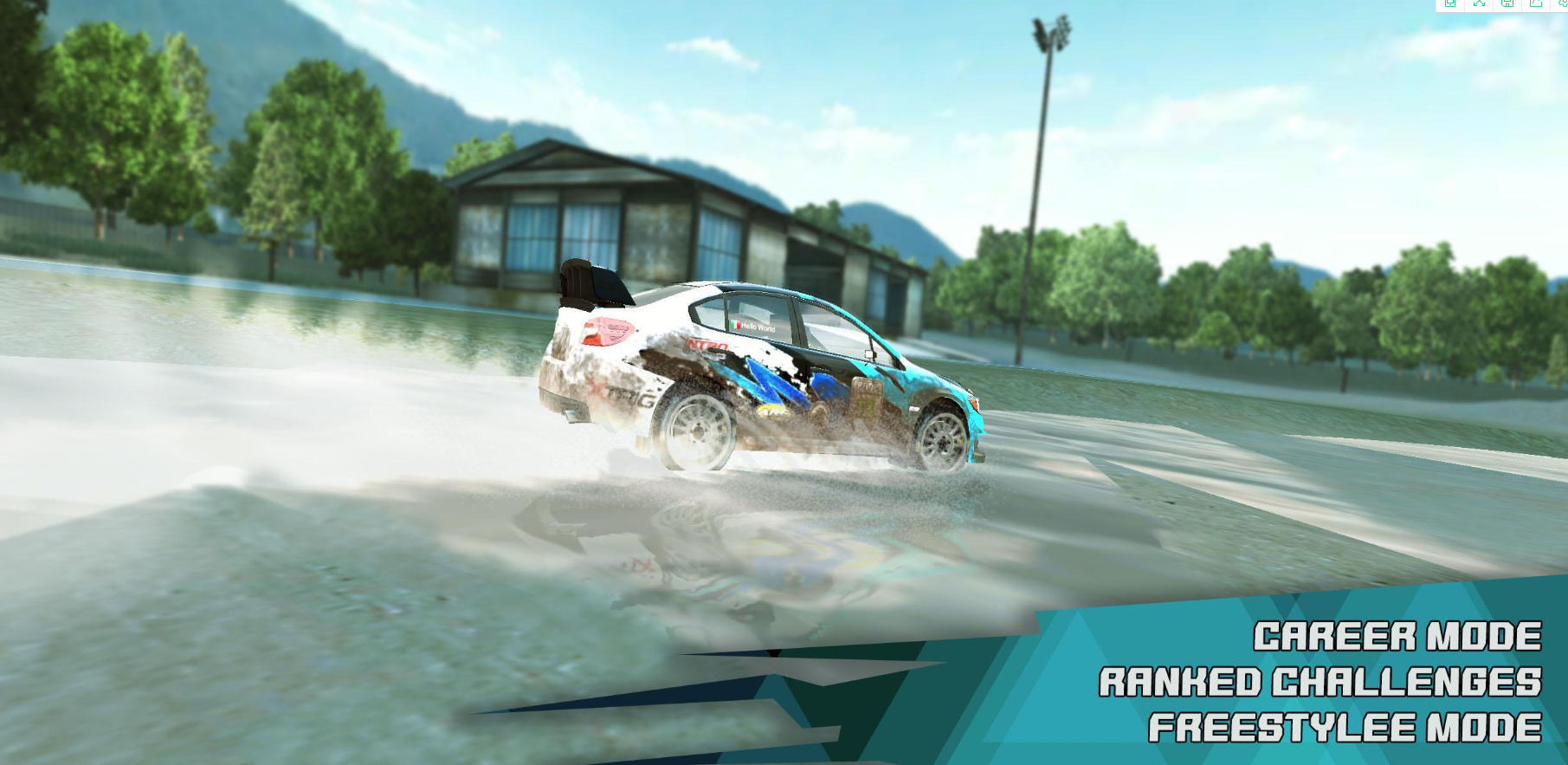Click the green floppy-disk save icon

coord(1507,3)
